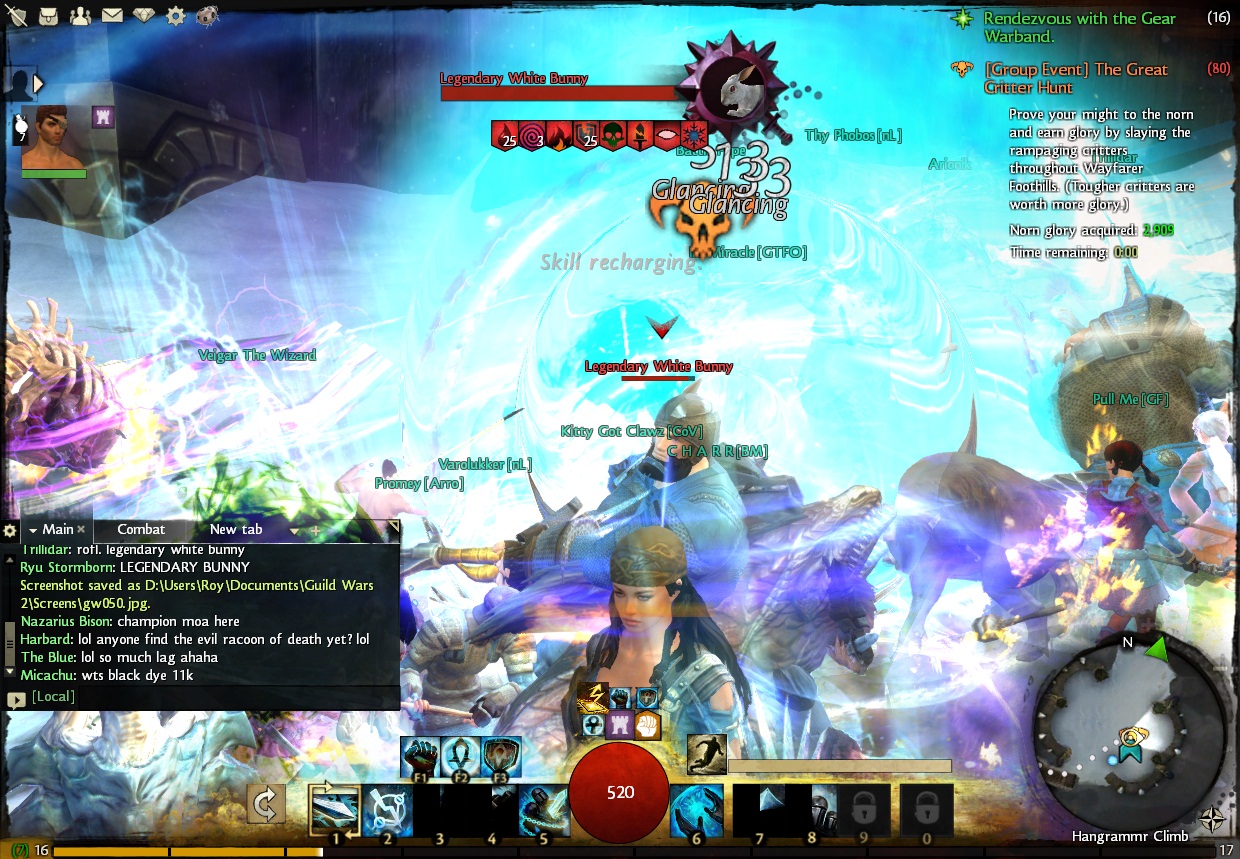Open the inventory bag icon
Screen dimensions: 1240x859
click(49, 16)
